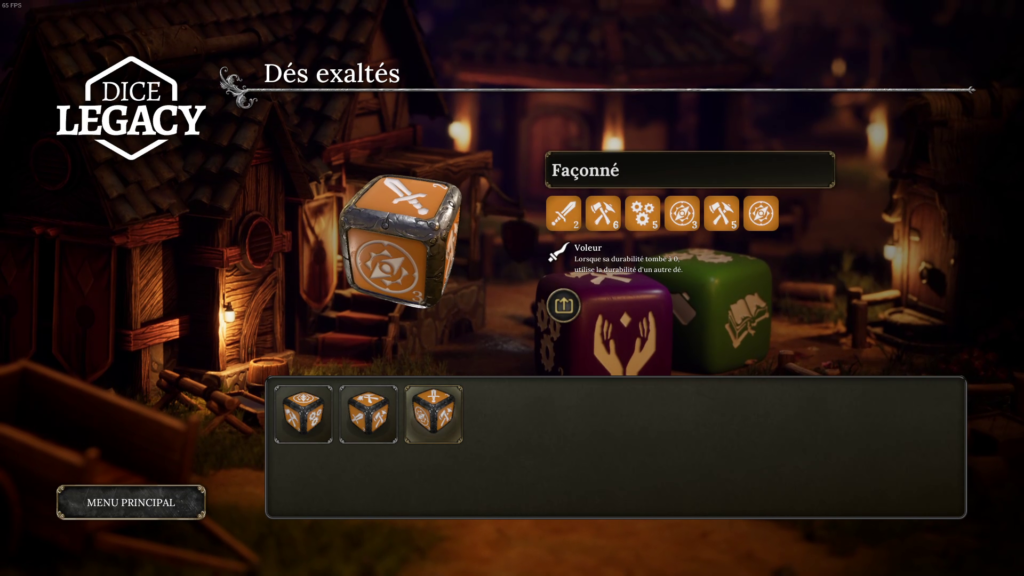This screenshot has height=576, width=1024.
Task: Pick the highlighted dice thumbnail with sword on top
Action: [433, 414]
